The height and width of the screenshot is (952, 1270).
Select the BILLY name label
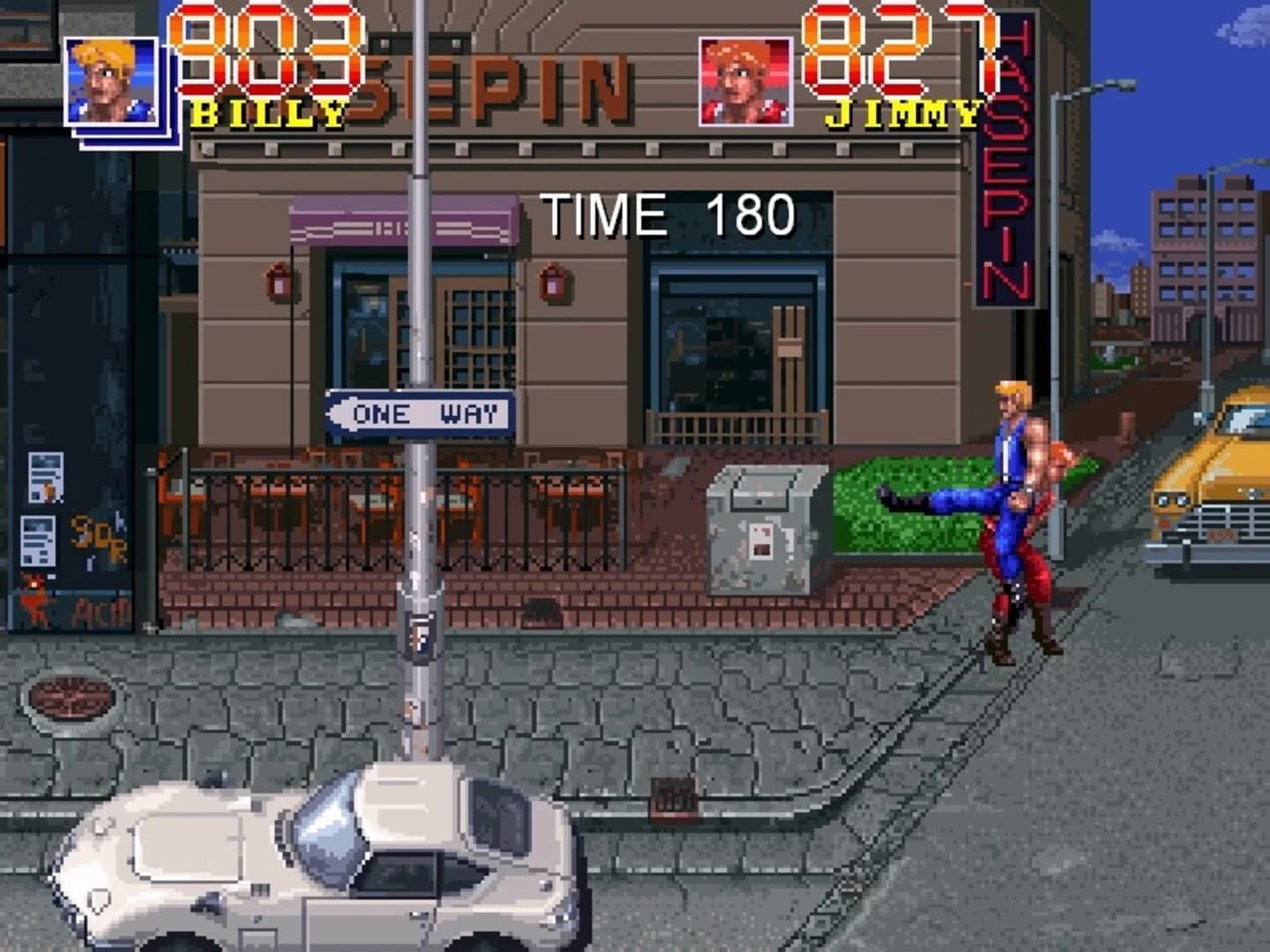265,115
